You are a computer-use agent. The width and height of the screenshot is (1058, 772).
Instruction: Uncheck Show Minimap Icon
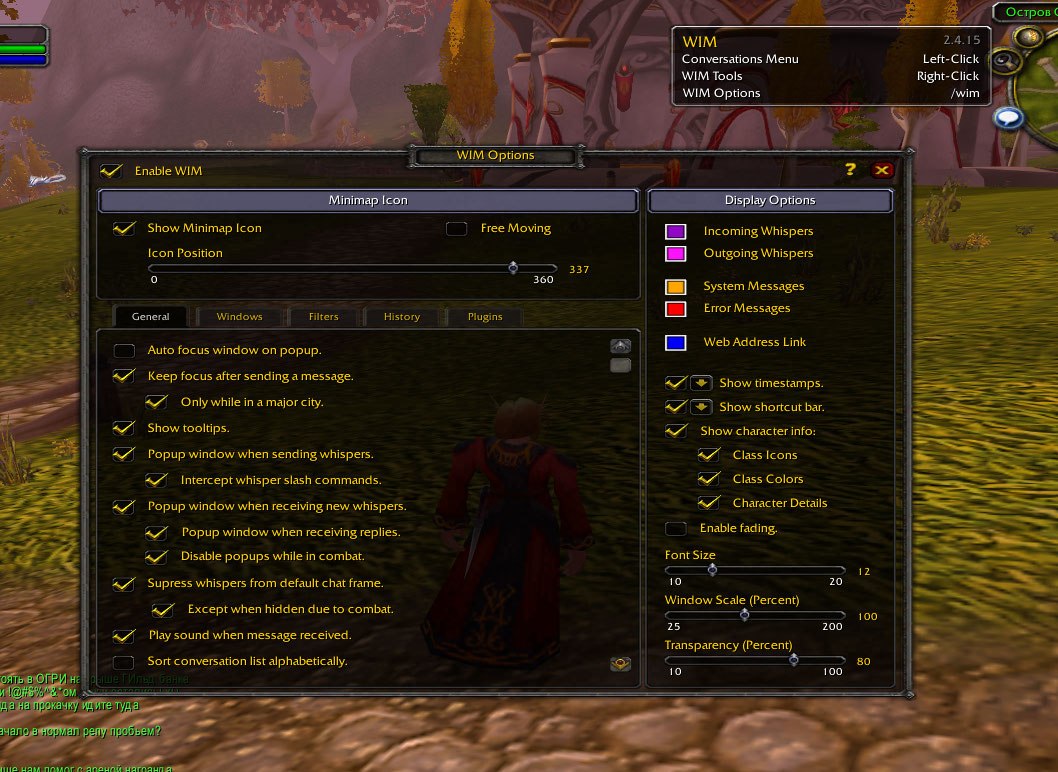(124, 228)
